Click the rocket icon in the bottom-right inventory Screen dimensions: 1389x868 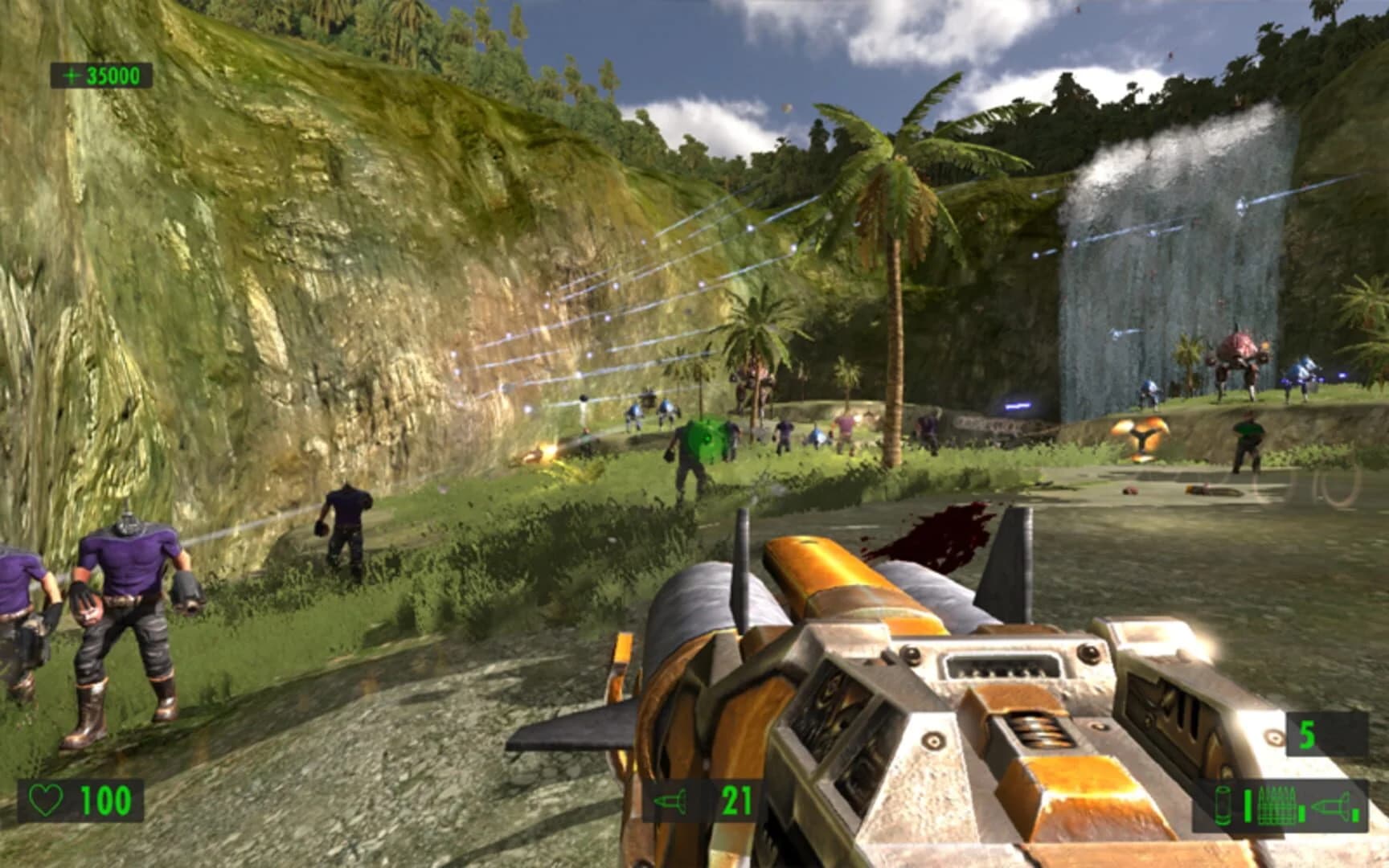[x=1330, y=805]
